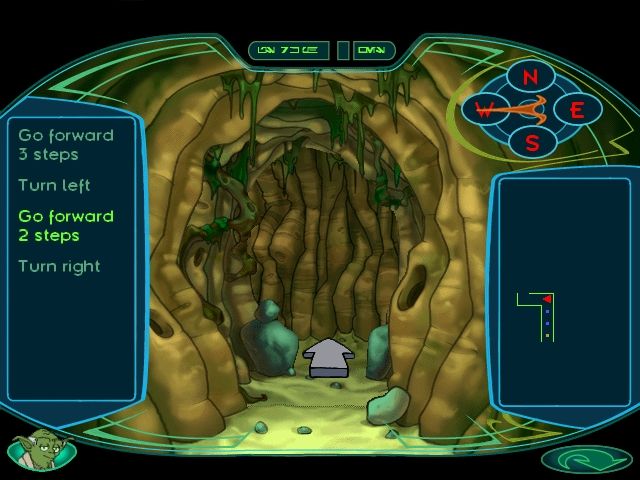Choose the 'Turn left' instruction
This screenshot has width=640, height=480.
click(54, 185)
